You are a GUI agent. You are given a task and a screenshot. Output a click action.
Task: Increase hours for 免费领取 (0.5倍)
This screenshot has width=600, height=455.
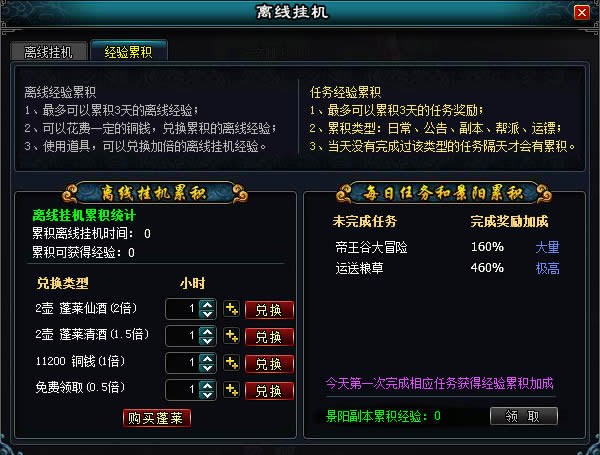208,385
